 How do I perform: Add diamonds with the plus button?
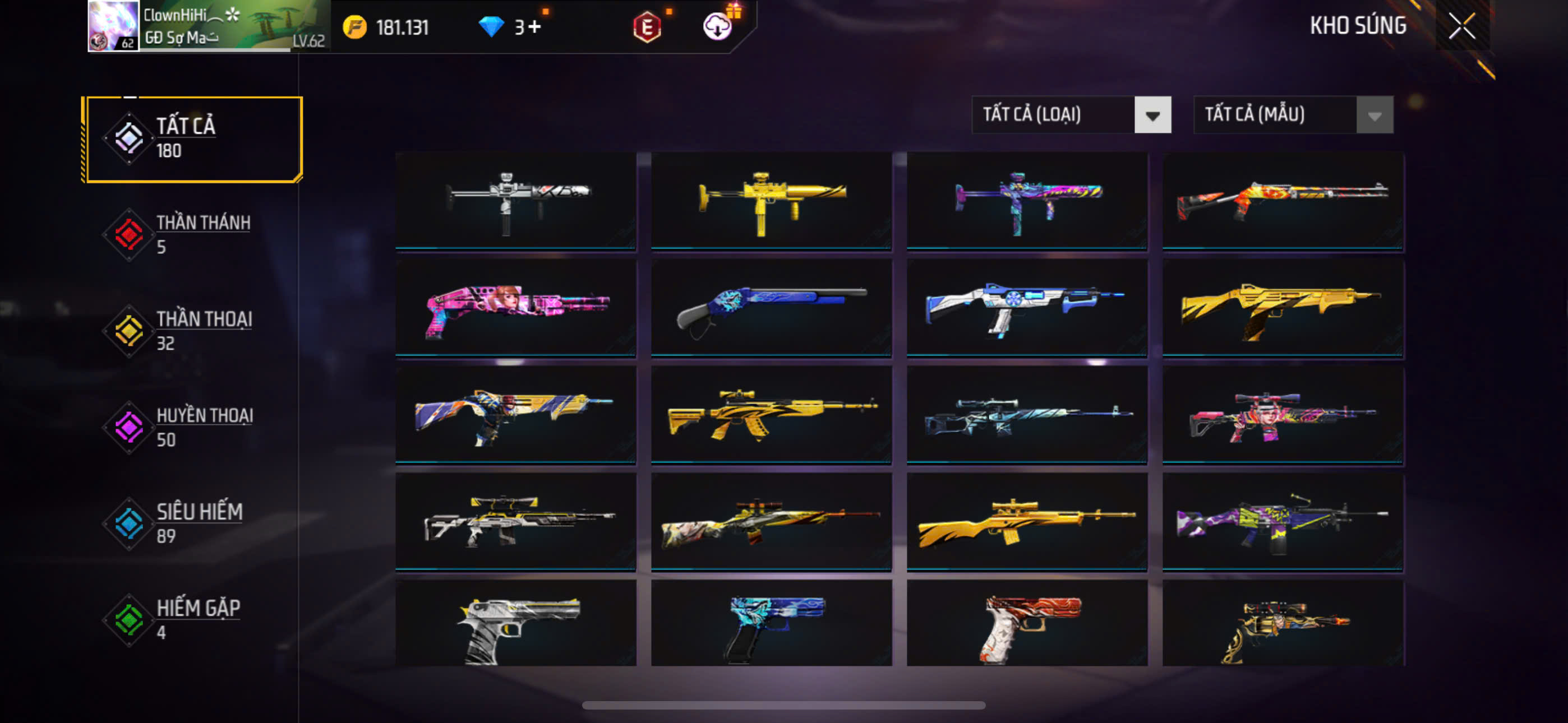tap(534, 27)
